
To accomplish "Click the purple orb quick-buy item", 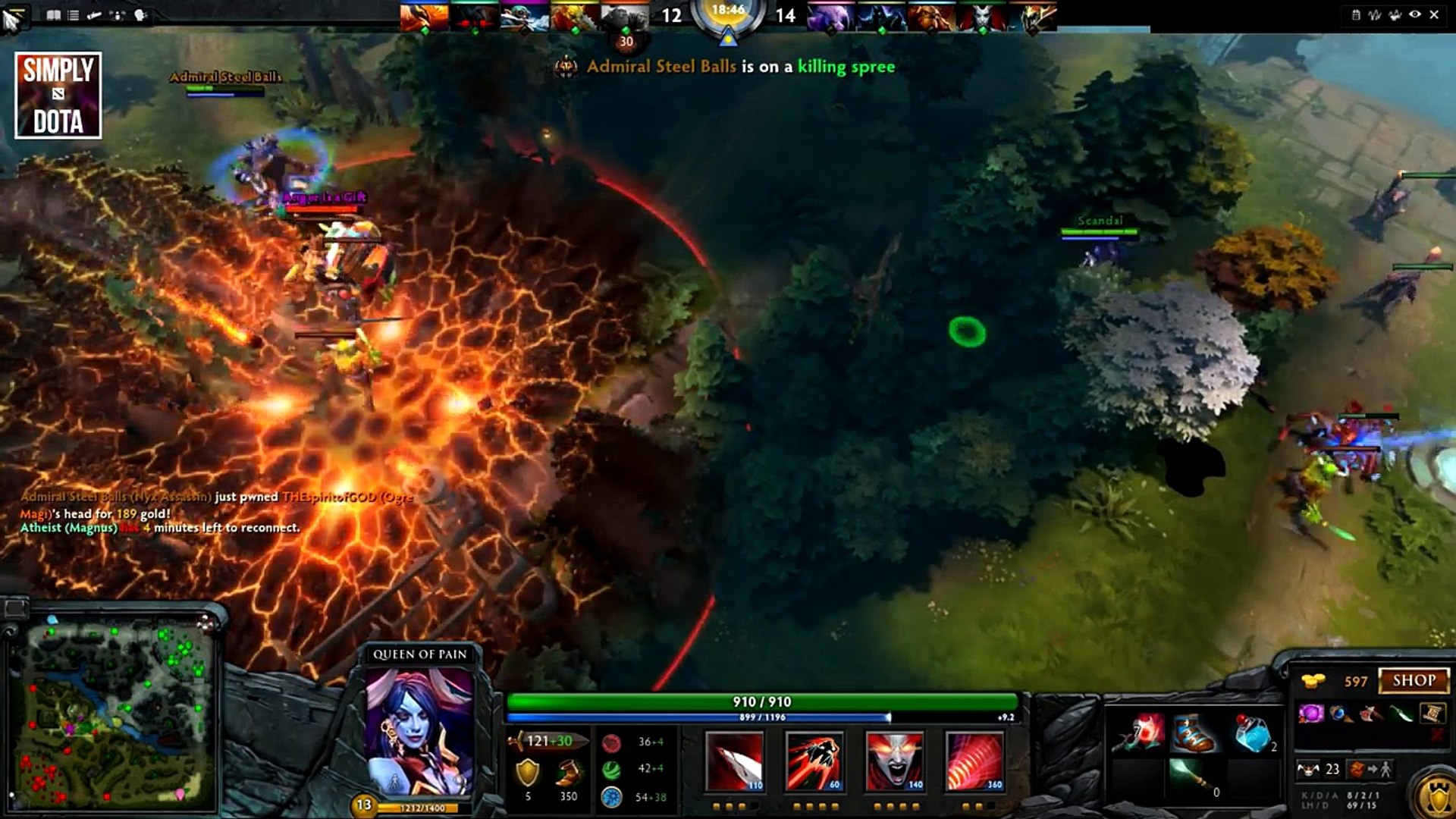I will 1310,713.
